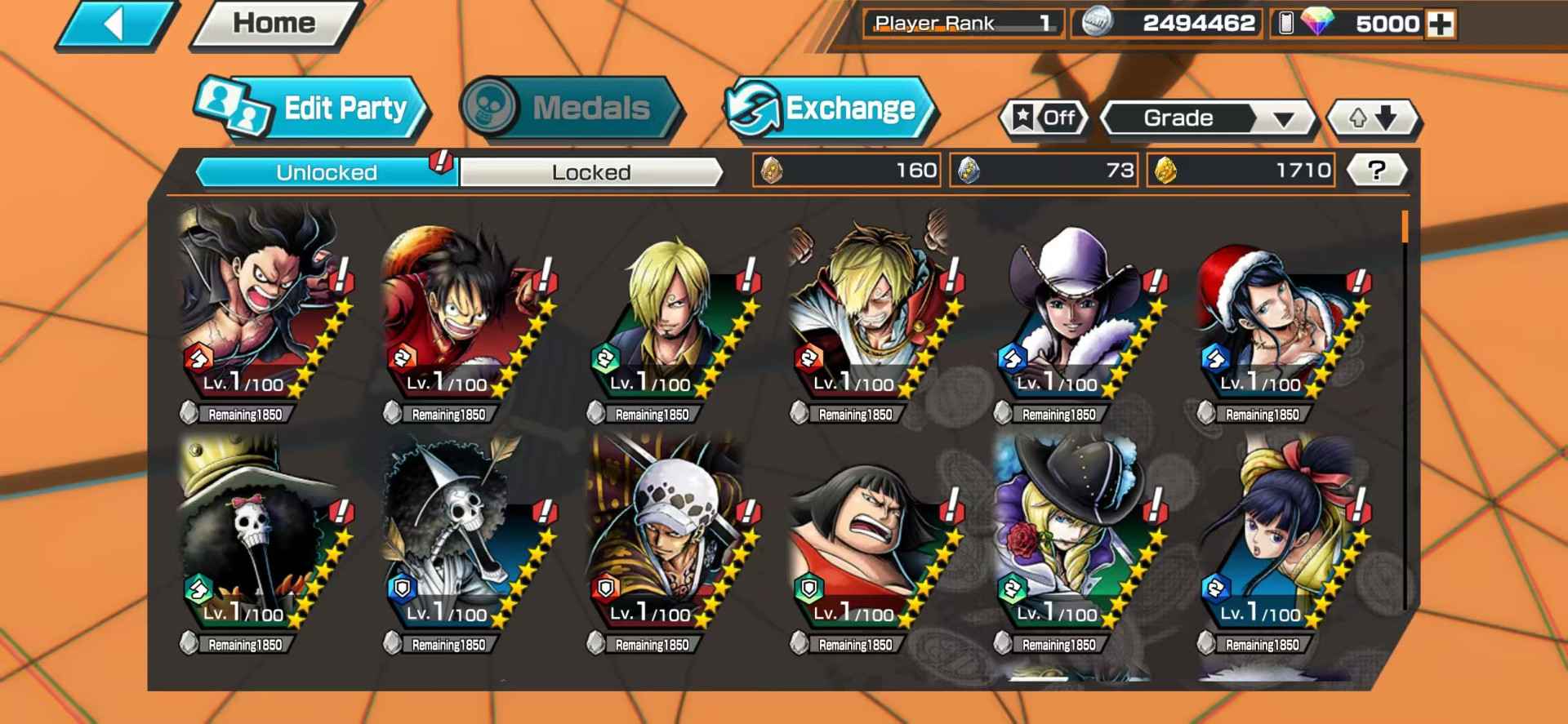1568x724 pixels.
Task: Go back with the arrow button
Action: pyautogui.click(x=114, y=24)
